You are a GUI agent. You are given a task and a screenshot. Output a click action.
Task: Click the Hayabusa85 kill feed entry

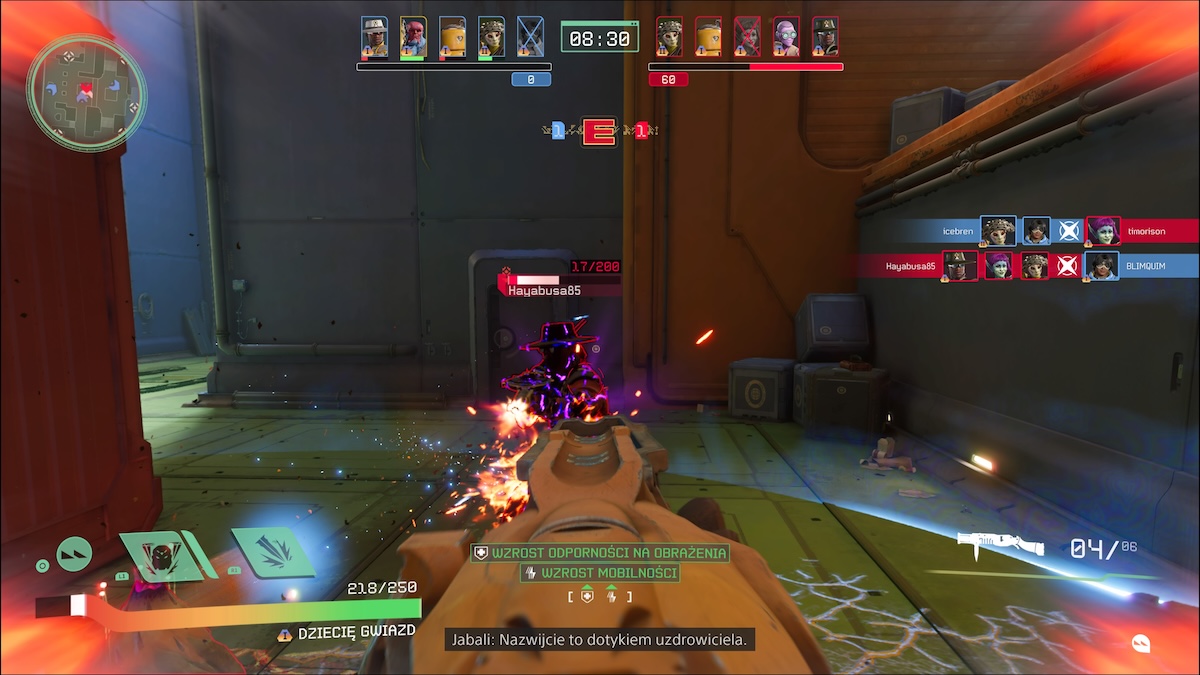pos(911,266)
